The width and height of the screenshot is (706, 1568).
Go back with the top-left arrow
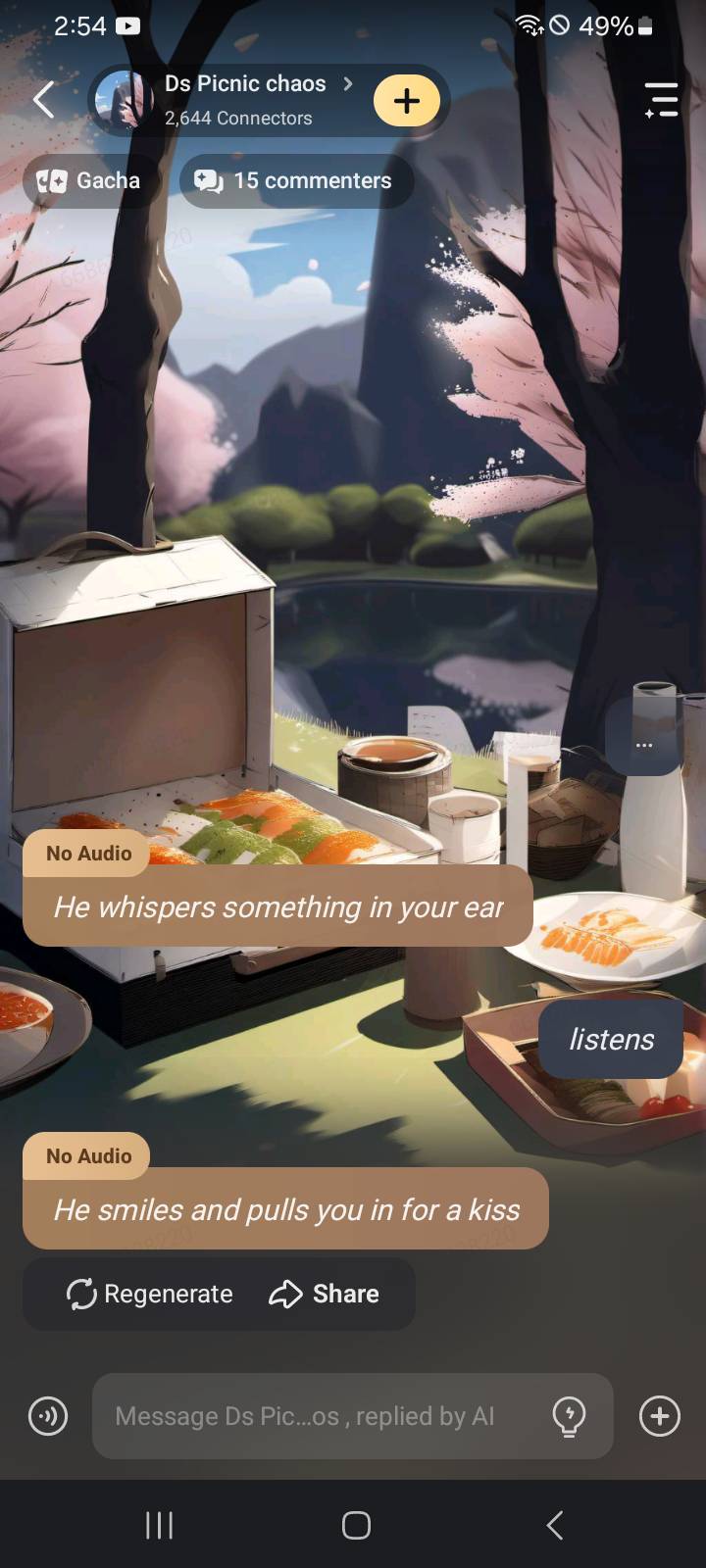point(44,99)
